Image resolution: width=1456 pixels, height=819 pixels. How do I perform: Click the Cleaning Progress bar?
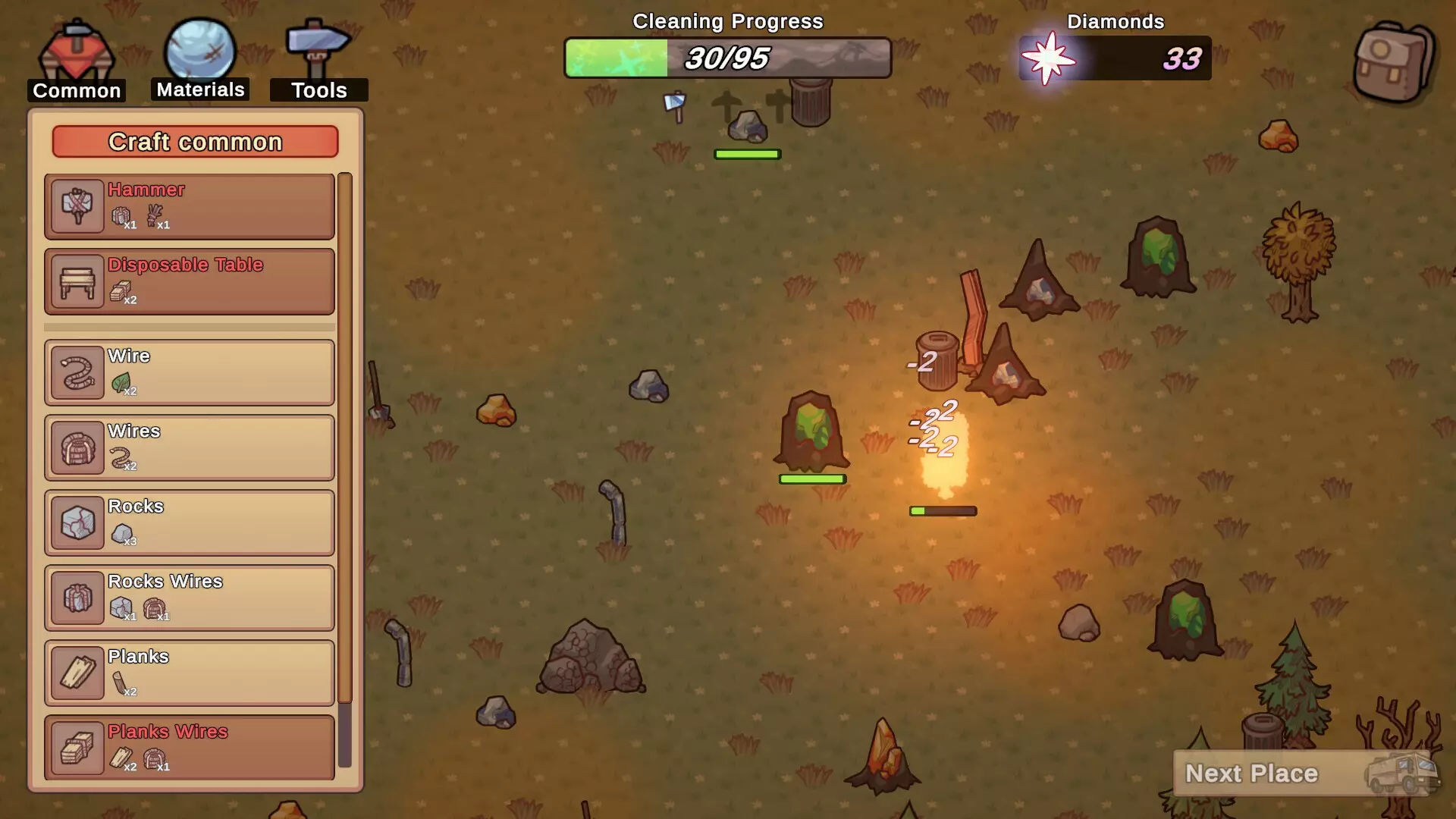726,58
